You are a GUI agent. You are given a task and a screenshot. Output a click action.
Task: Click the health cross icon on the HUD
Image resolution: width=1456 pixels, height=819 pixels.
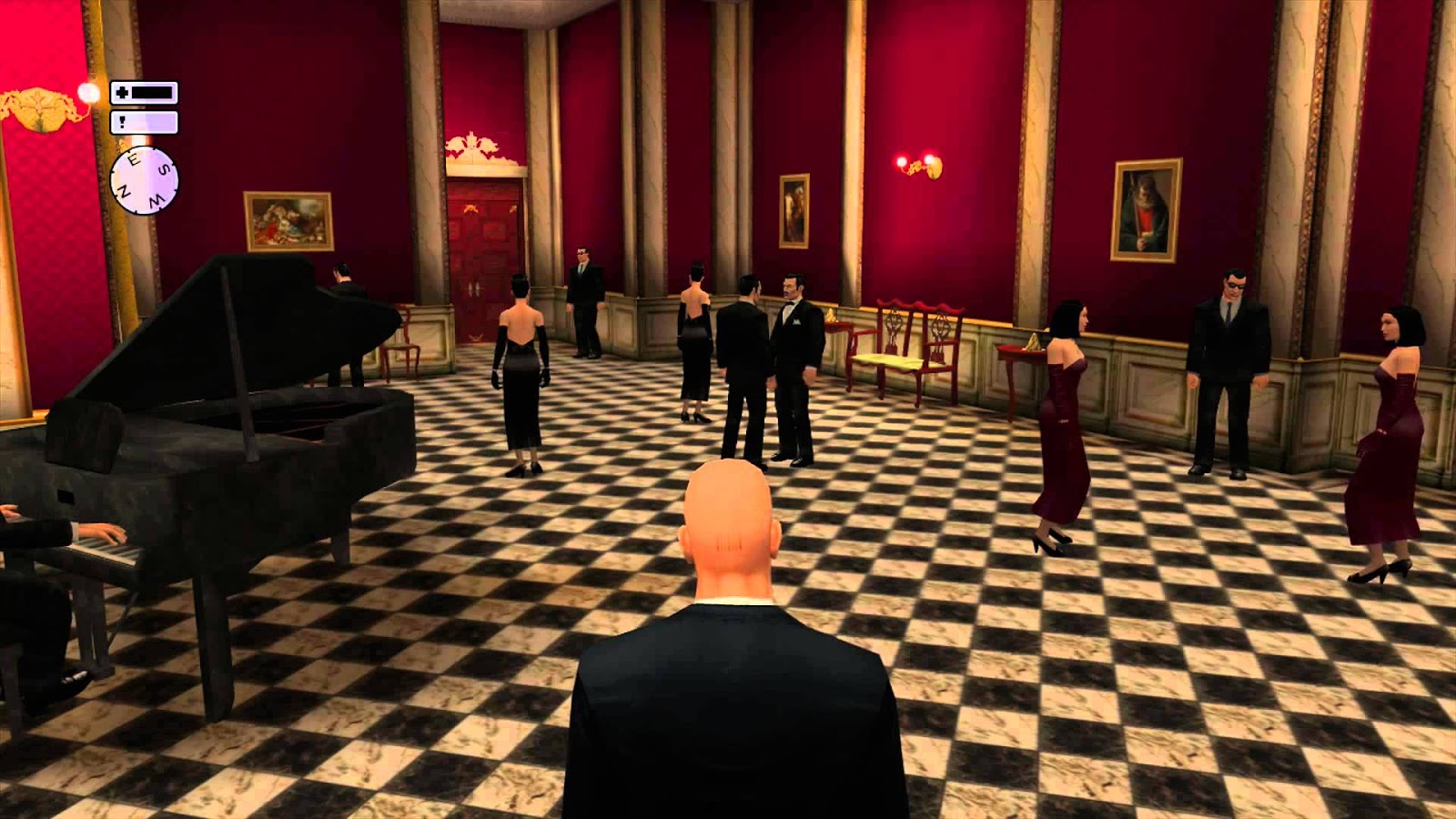121,91
